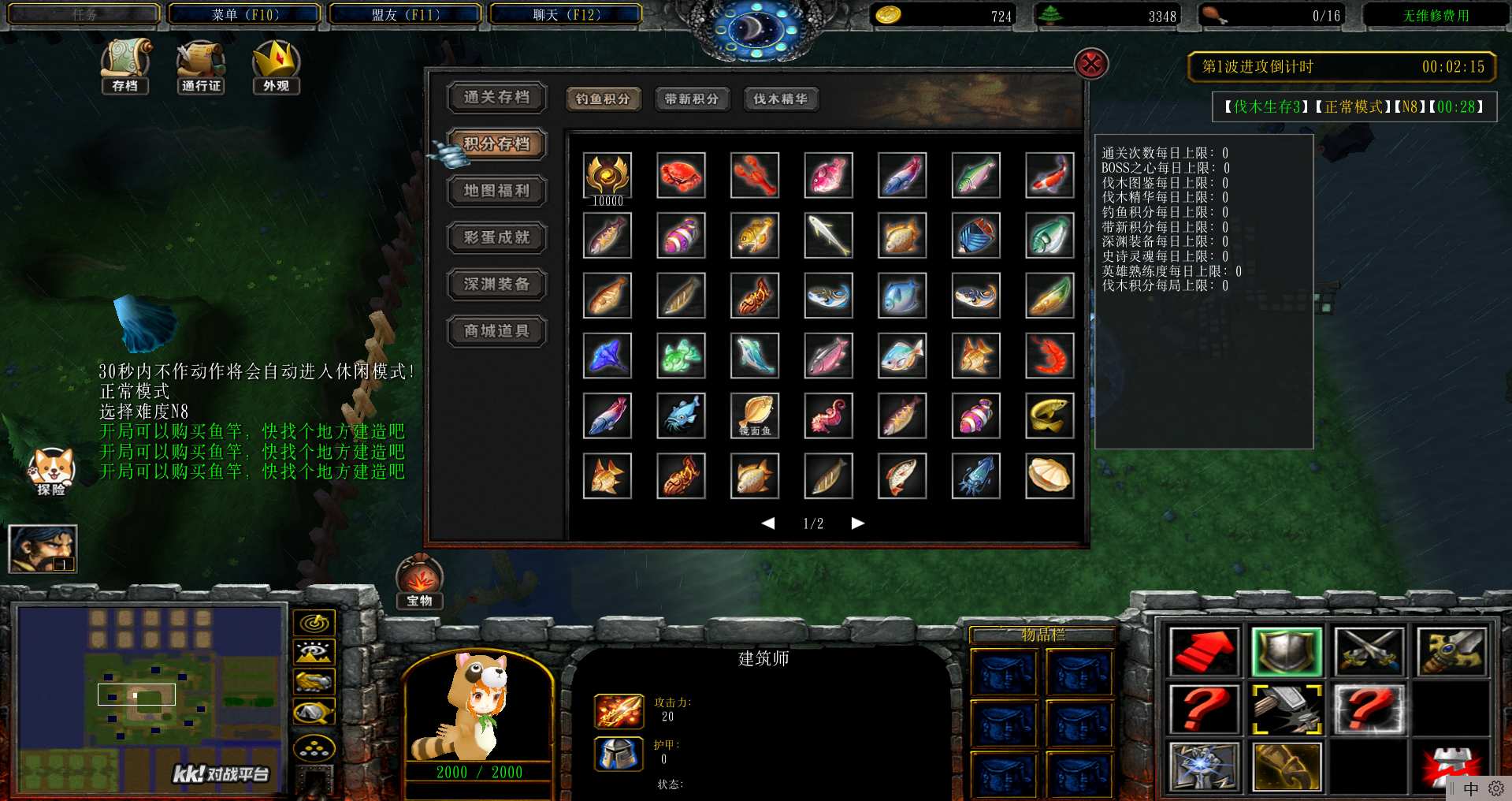This screenshot has width=1512, height=801.
Task: Open the 宝物 treasure button
Action: [x=419, y=582]
